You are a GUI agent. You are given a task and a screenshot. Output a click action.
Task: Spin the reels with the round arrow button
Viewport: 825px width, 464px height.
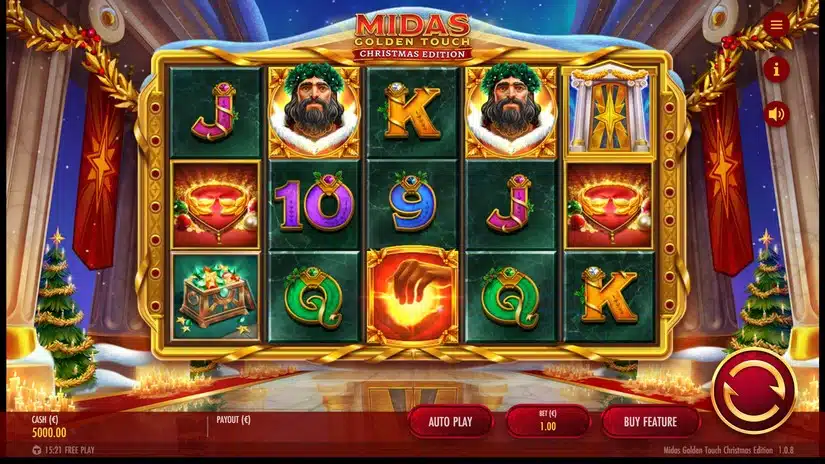pos(753,391)
